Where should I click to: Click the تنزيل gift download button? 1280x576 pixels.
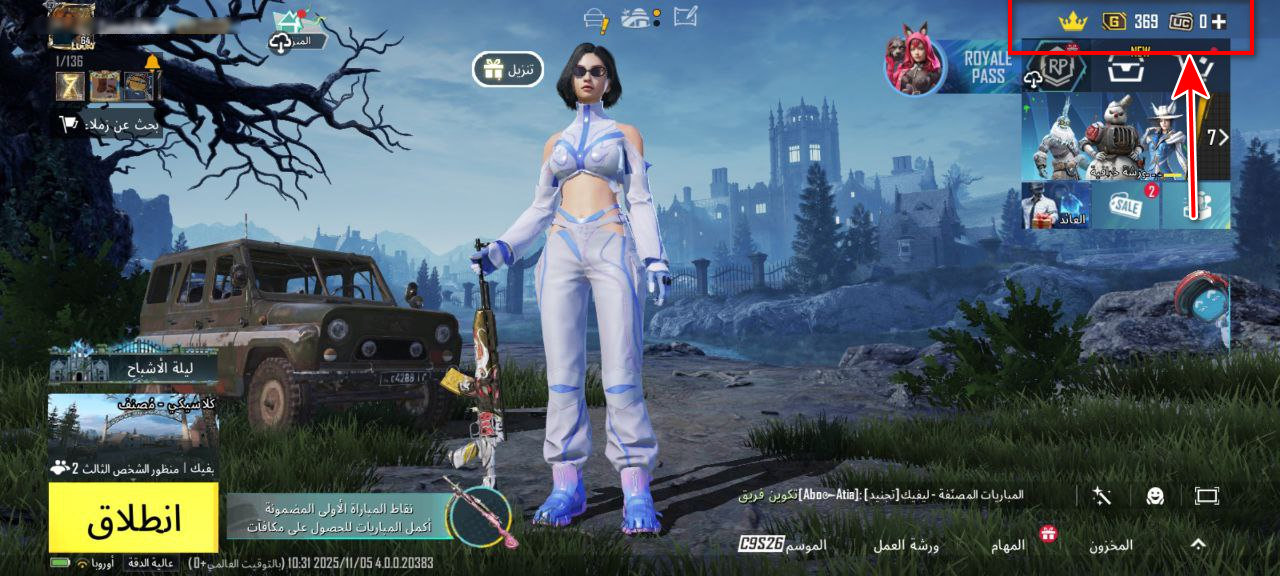click(508, 69)
